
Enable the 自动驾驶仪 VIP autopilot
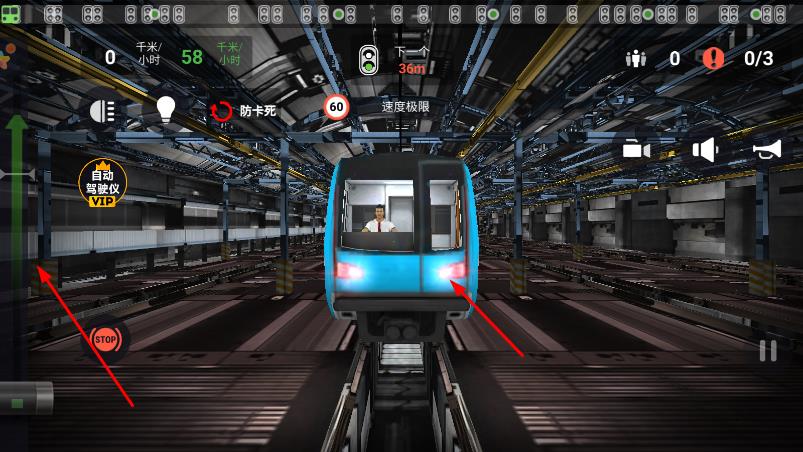coord(103,183)
